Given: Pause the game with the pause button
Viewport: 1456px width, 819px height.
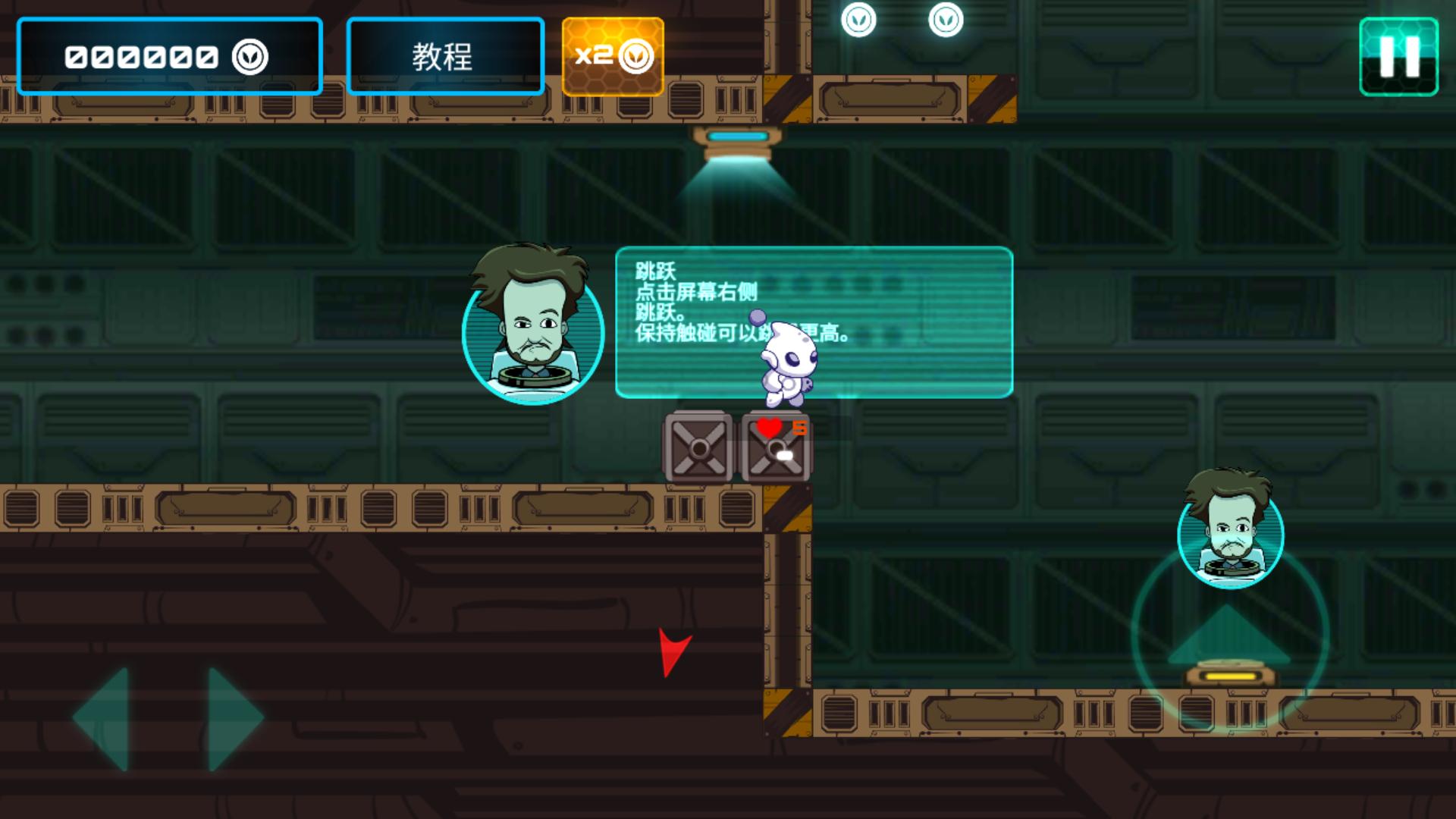Looking at the screenshot, I should point(1399,55).
